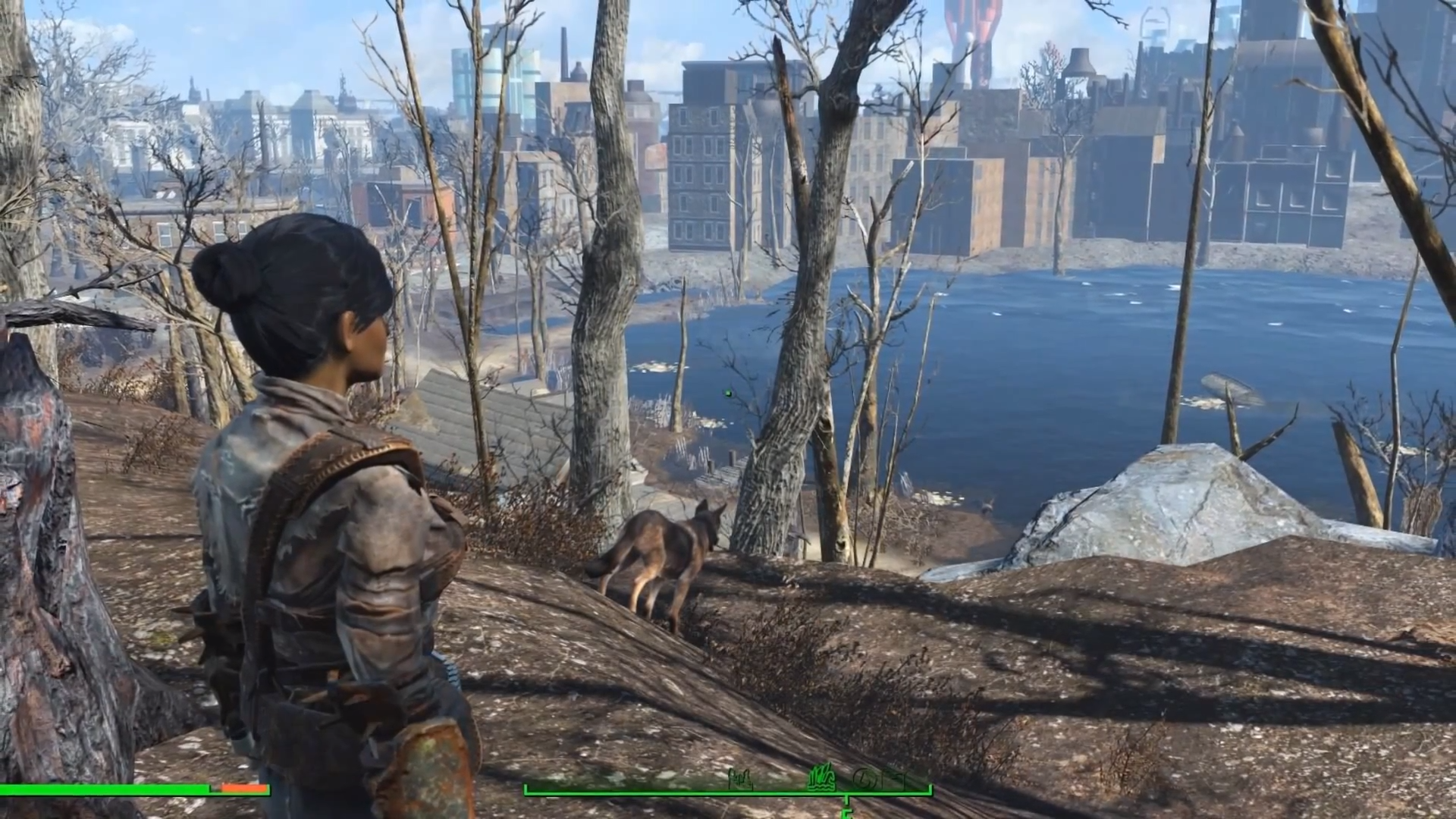The width and height of the screenshot is (1456, 819).
Task: Click the compass bar on the HUD
Action: [x=727, y=791]
